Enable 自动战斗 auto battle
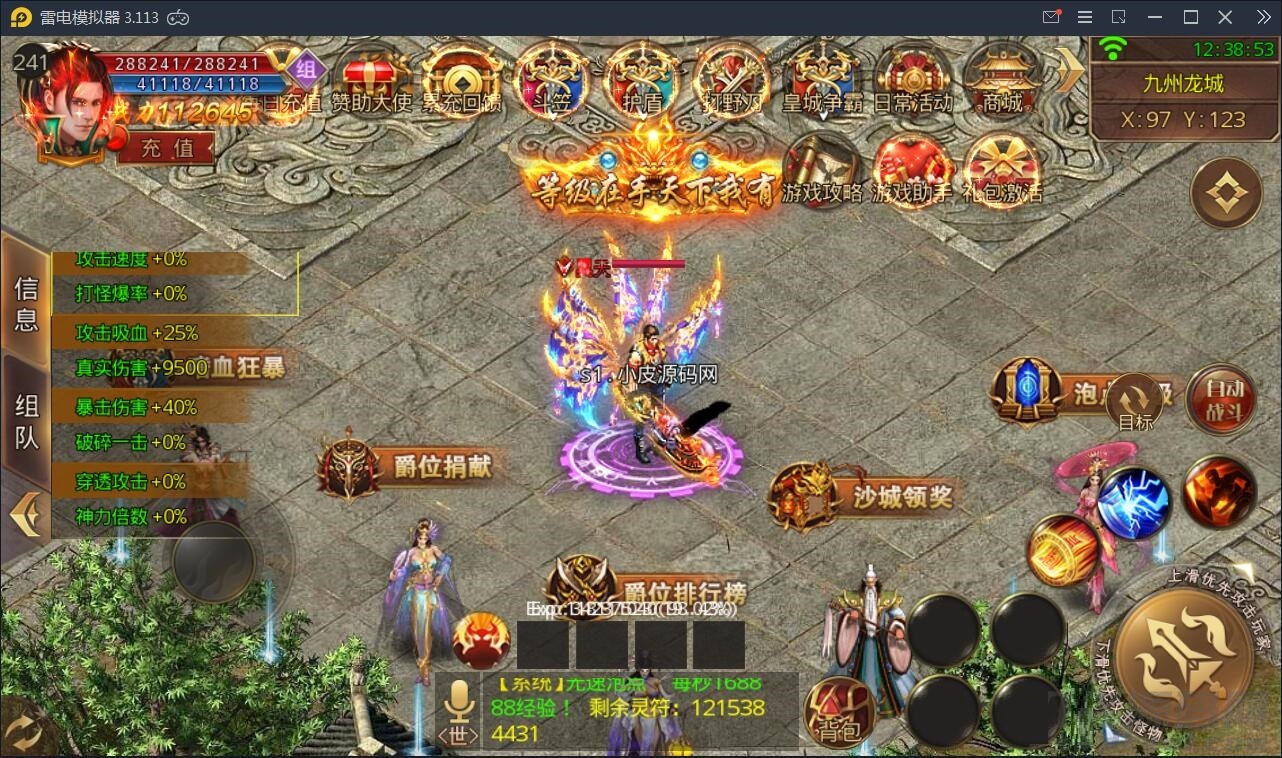Image resolution: width=1282 pixels, height=758 pixels. (x=1222, y=400)
